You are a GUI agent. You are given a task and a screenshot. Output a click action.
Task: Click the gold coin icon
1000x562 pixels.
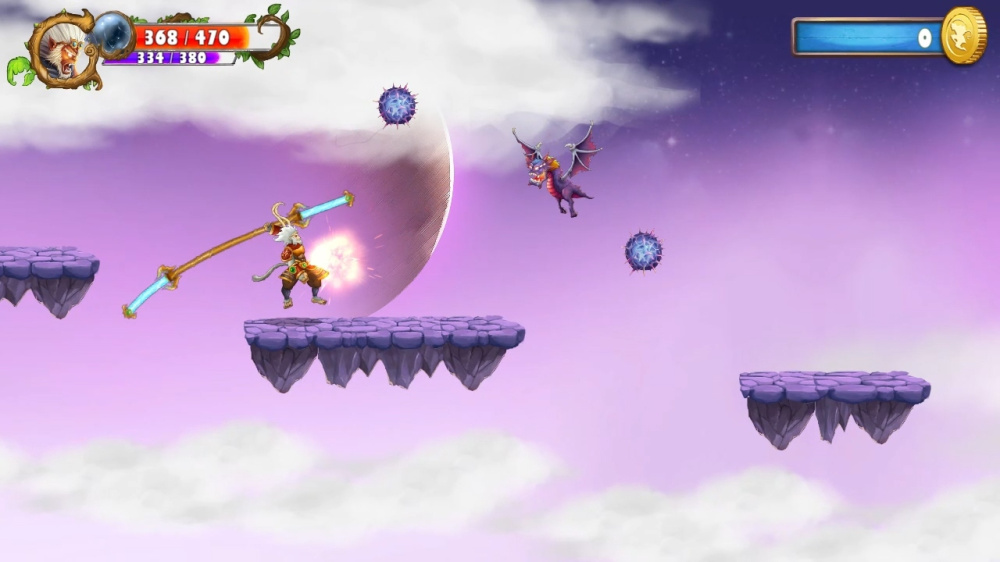click(x=964, y=36)
